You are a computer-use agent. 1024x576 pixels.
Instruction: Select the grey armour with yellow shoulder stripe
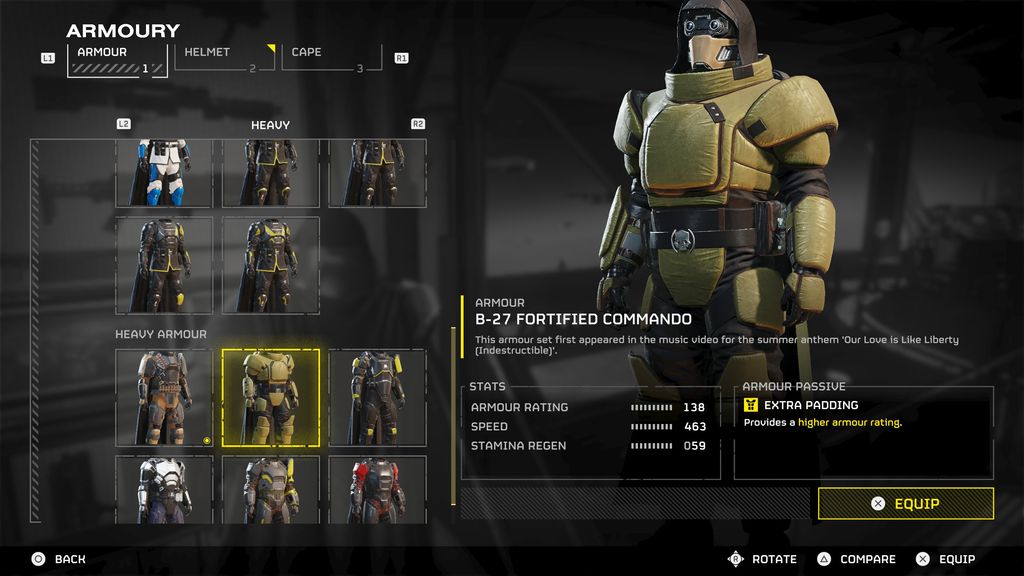click(x=271, y=489)
